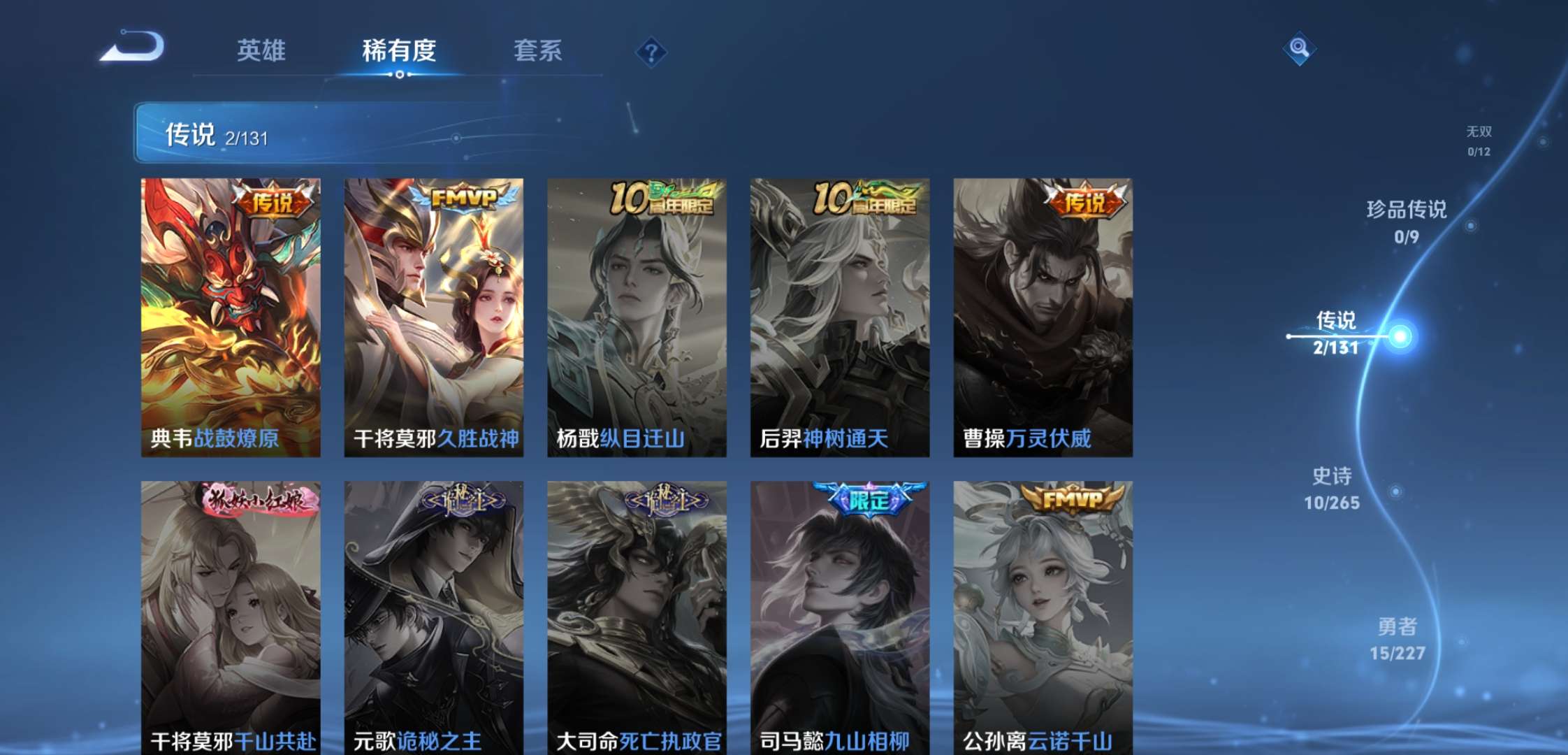Open the help question mark icon
Viewport: 1568px width, 755px height.
point(651,50)
